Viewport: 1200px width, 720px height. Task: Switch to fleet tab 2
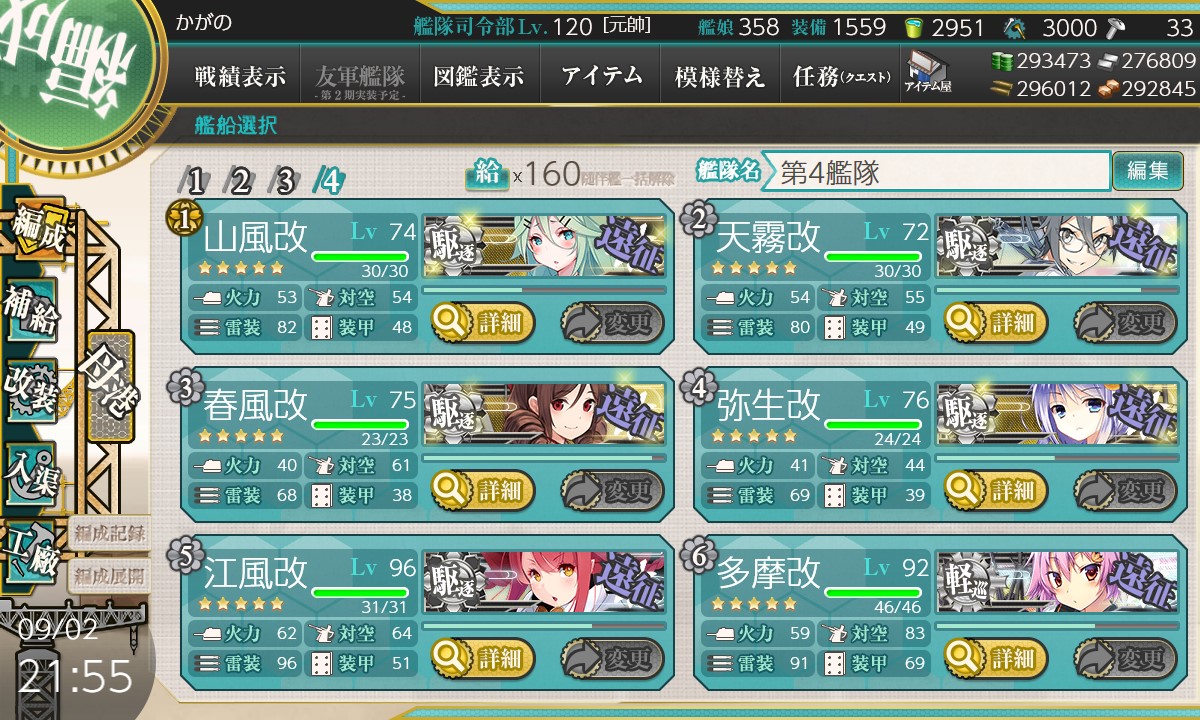pos(240,181)
